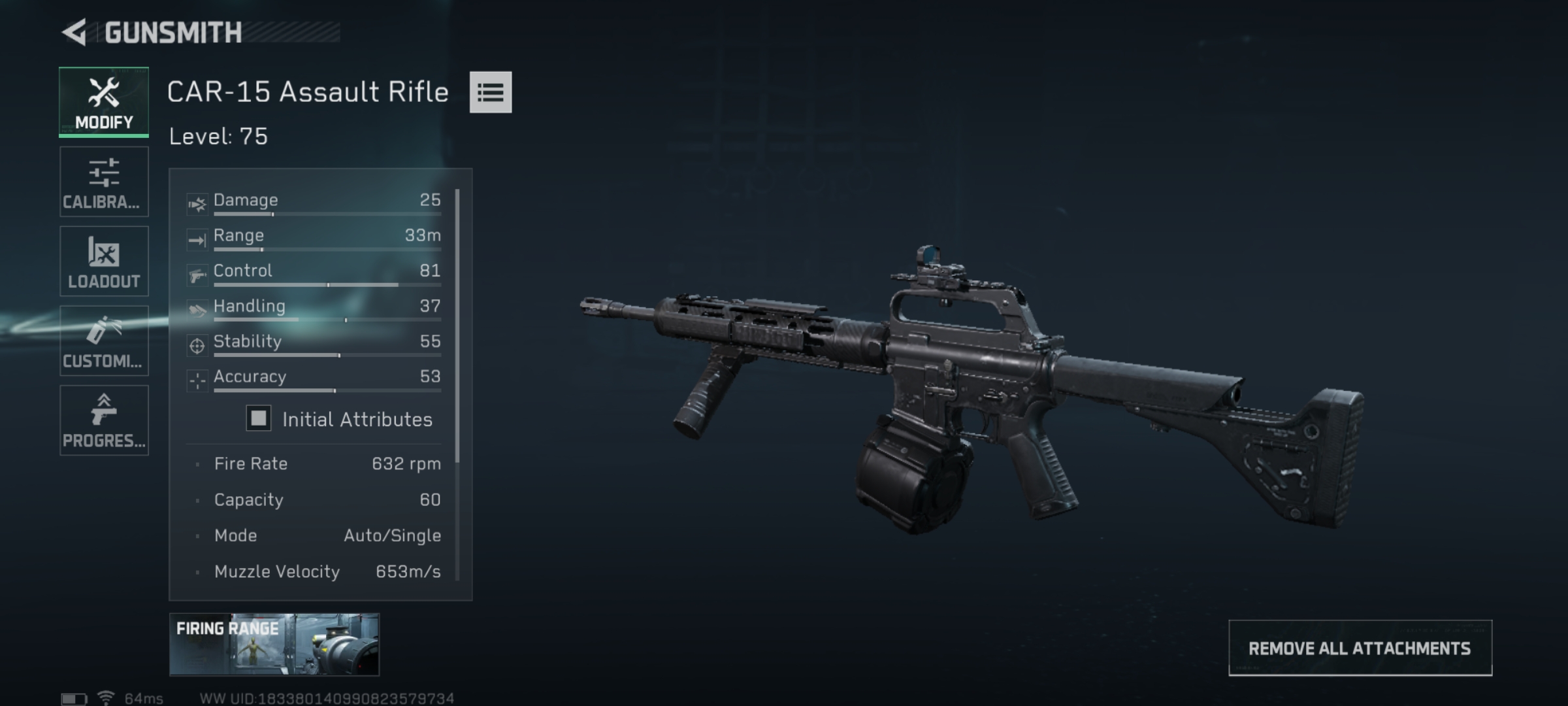Toggle the Initial Attributes checkbox
Viewport: 1568px width, 706px height.
click(x=259, y=418)
